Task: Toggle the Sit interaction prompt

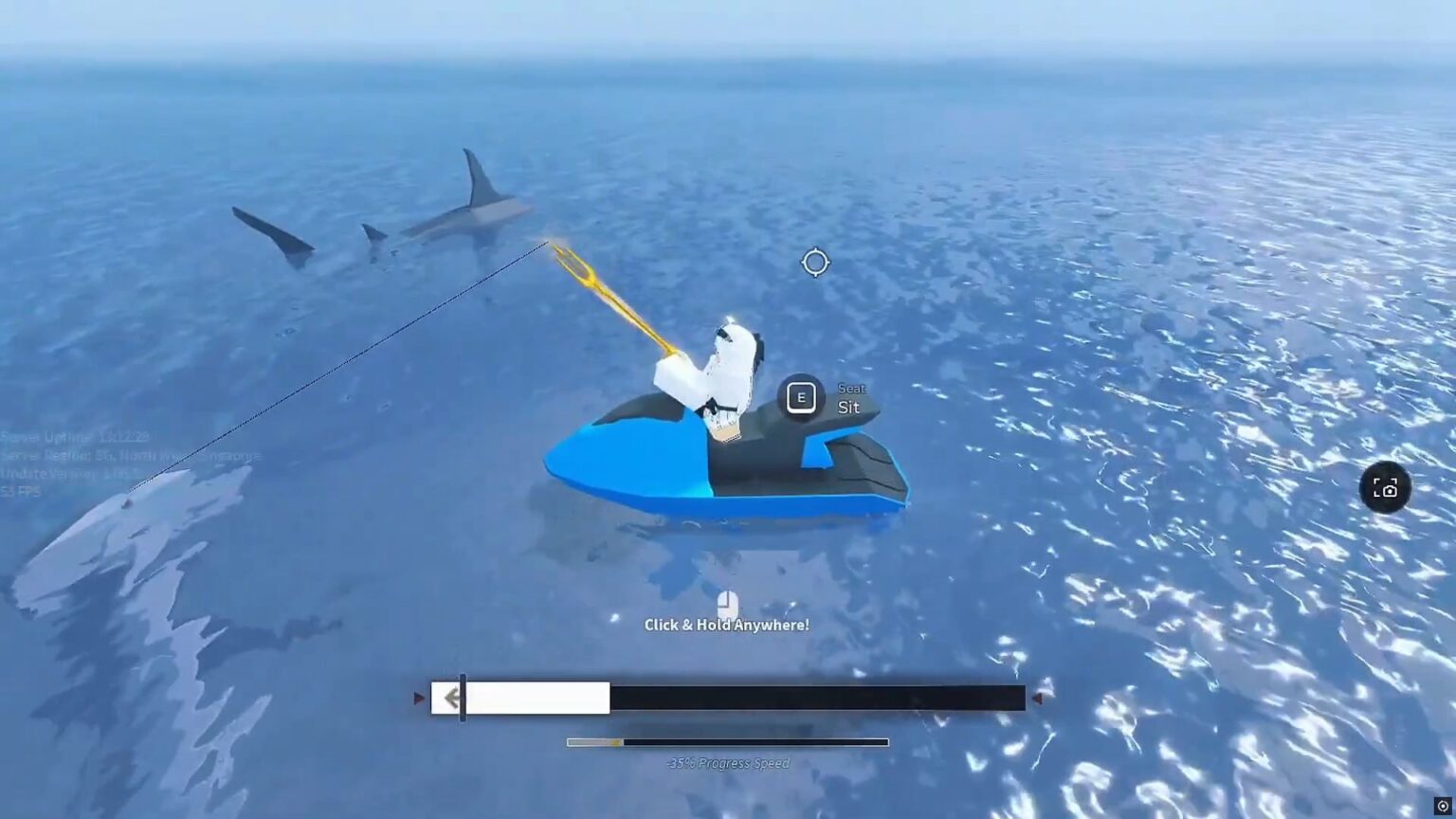Action: pos(825,398)
